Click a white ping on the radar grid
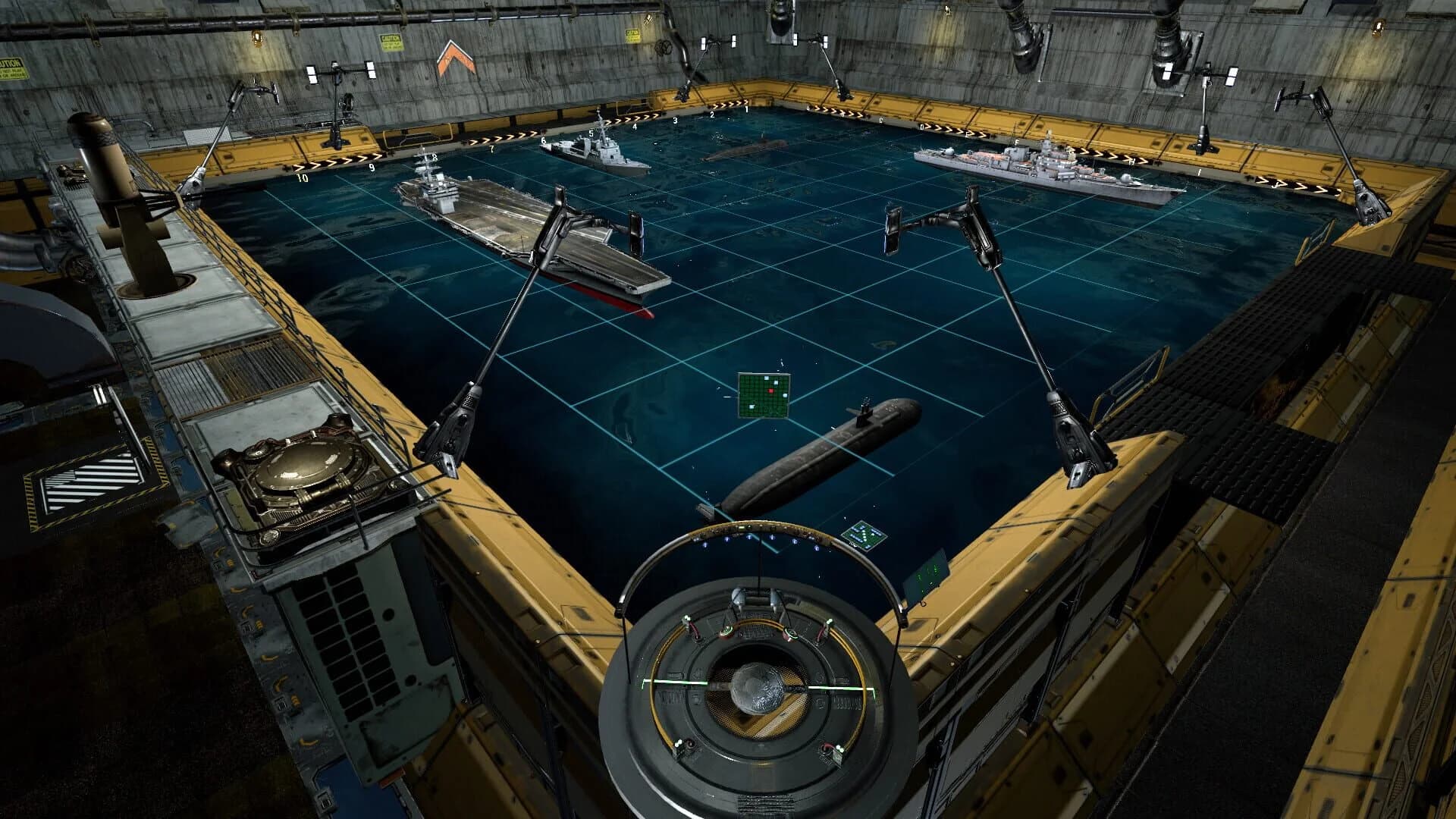 point(765,378)
